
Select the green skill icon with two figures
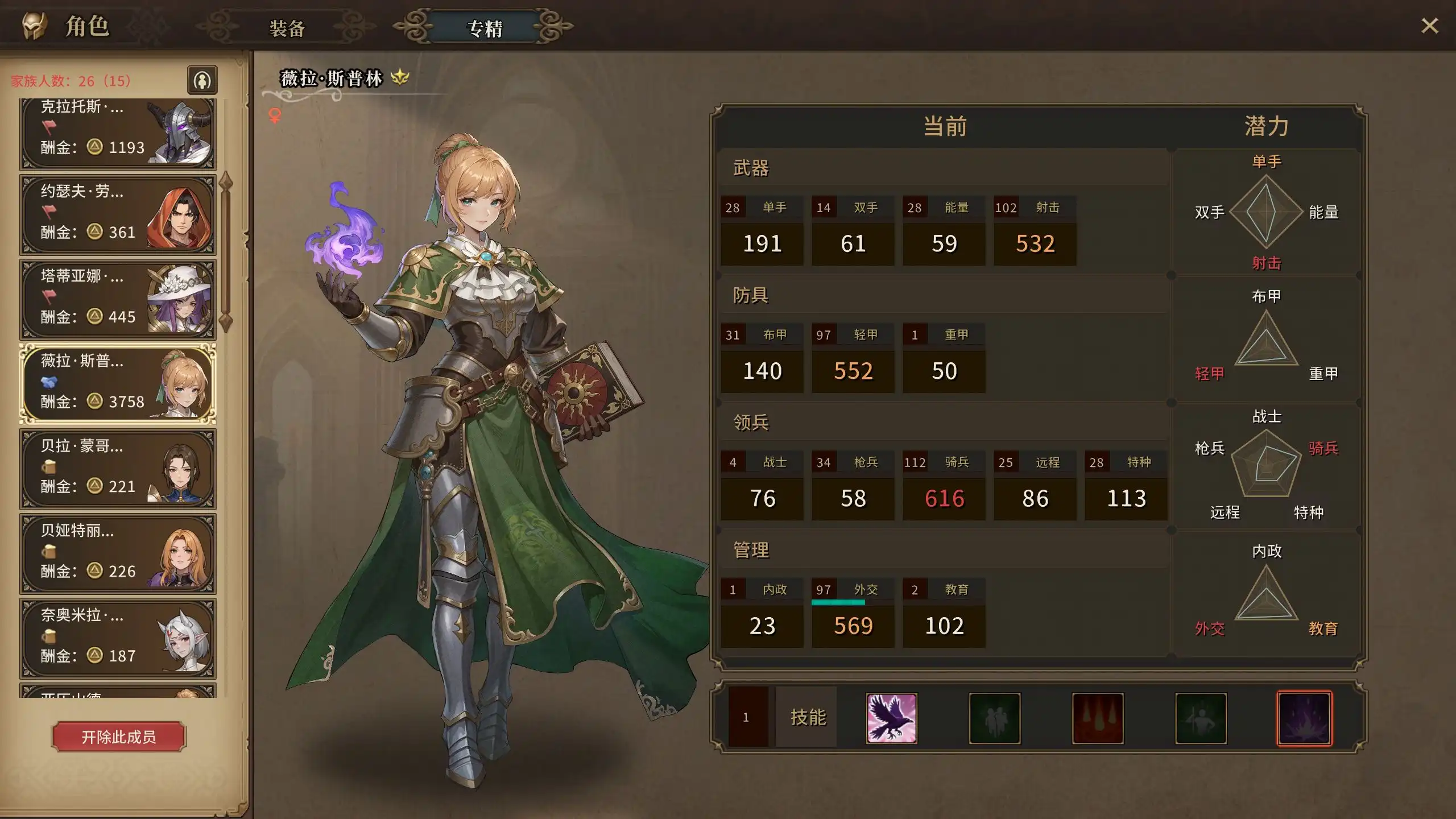[994, 719]
